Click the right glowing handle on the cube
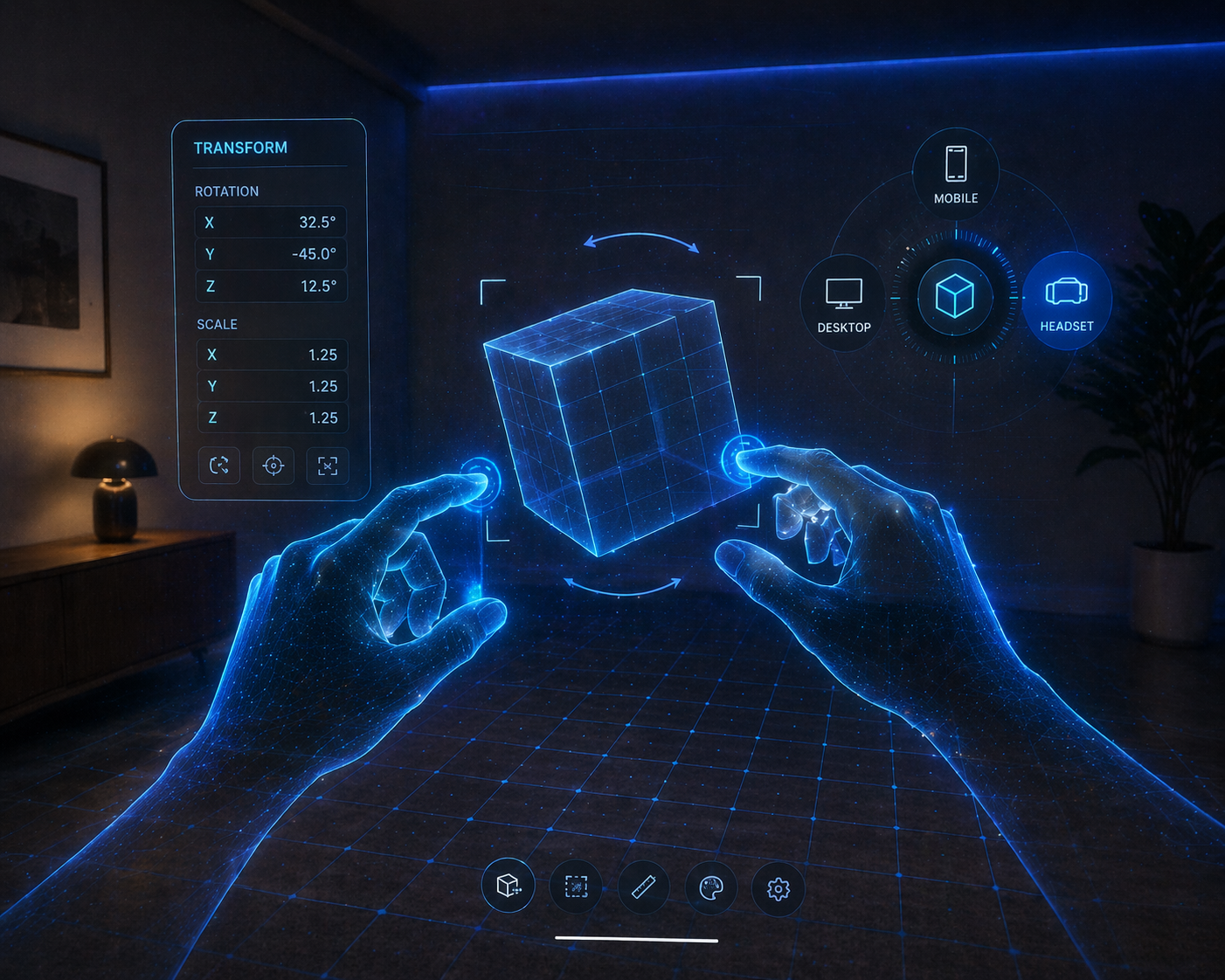 pos(743,456)
